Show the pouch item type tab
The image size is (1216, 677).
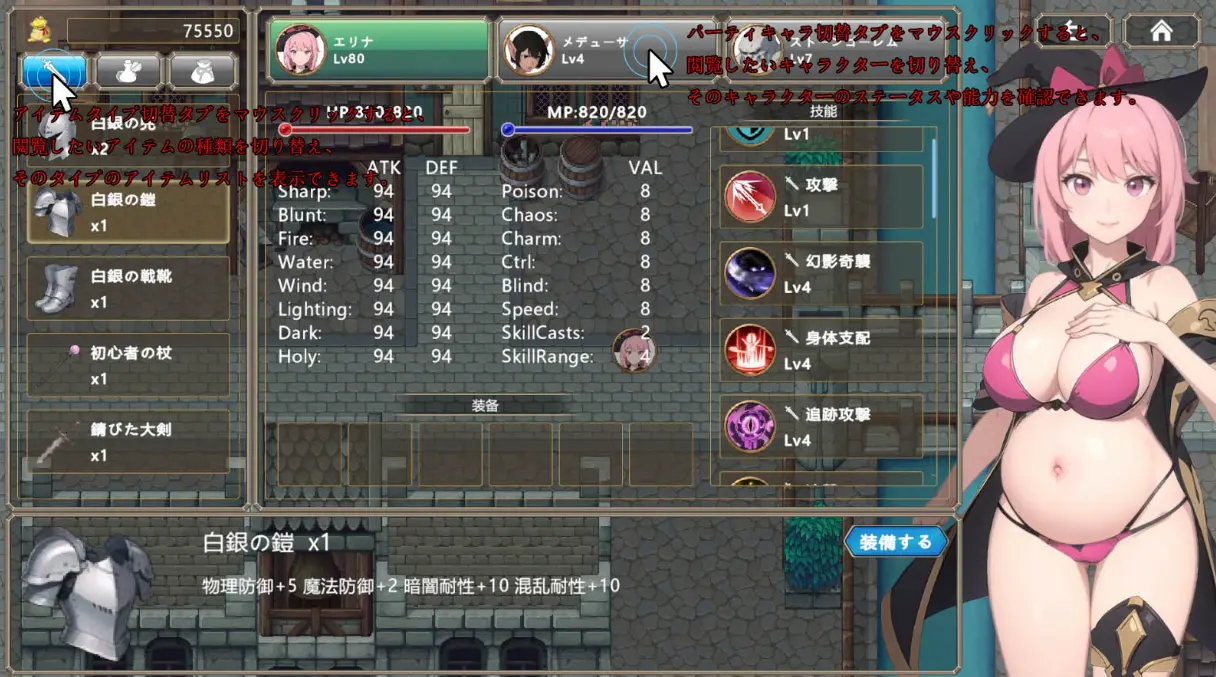203,70
